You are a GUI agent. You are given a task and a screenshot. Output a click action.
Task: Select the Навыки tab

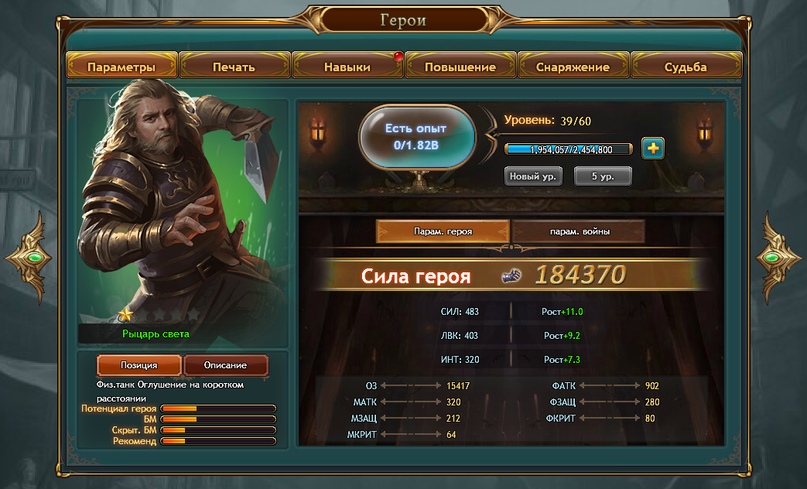347,67
